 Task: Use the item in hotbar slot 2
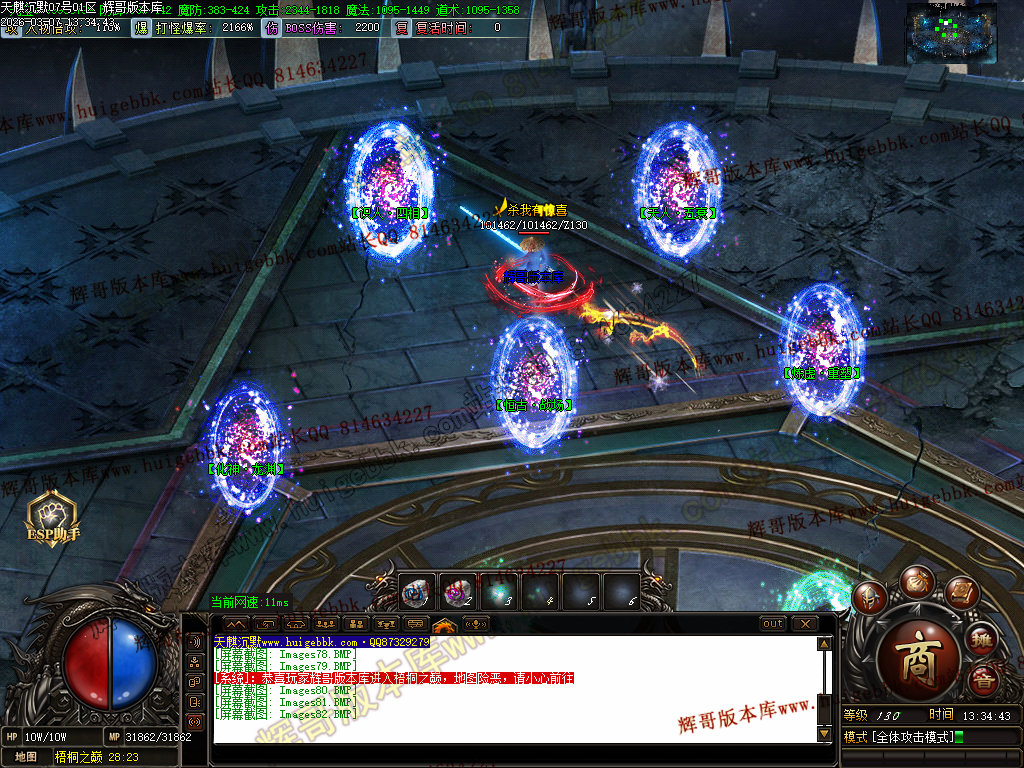point(457,592)
